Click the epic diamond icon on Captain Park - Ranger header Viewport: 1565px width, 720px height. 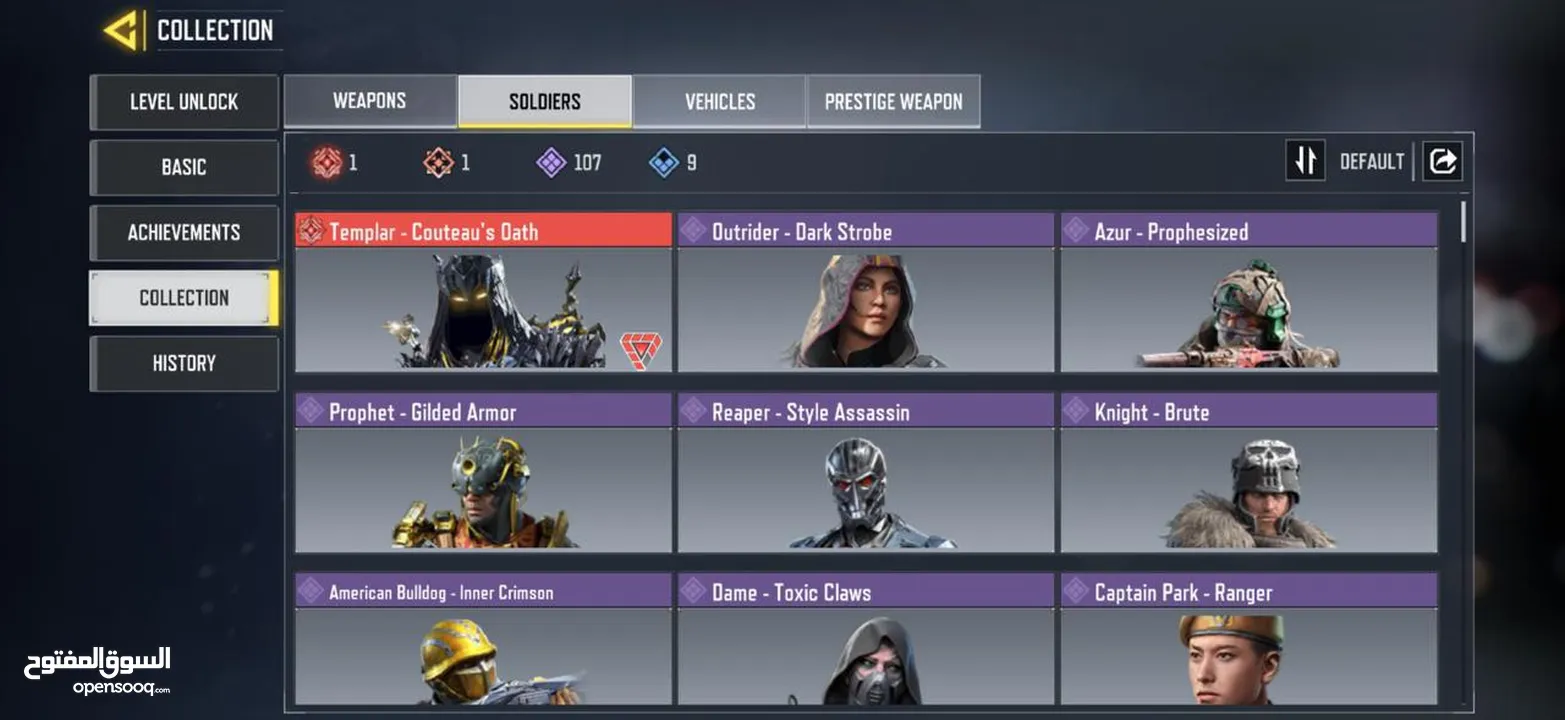[1076, 592]
